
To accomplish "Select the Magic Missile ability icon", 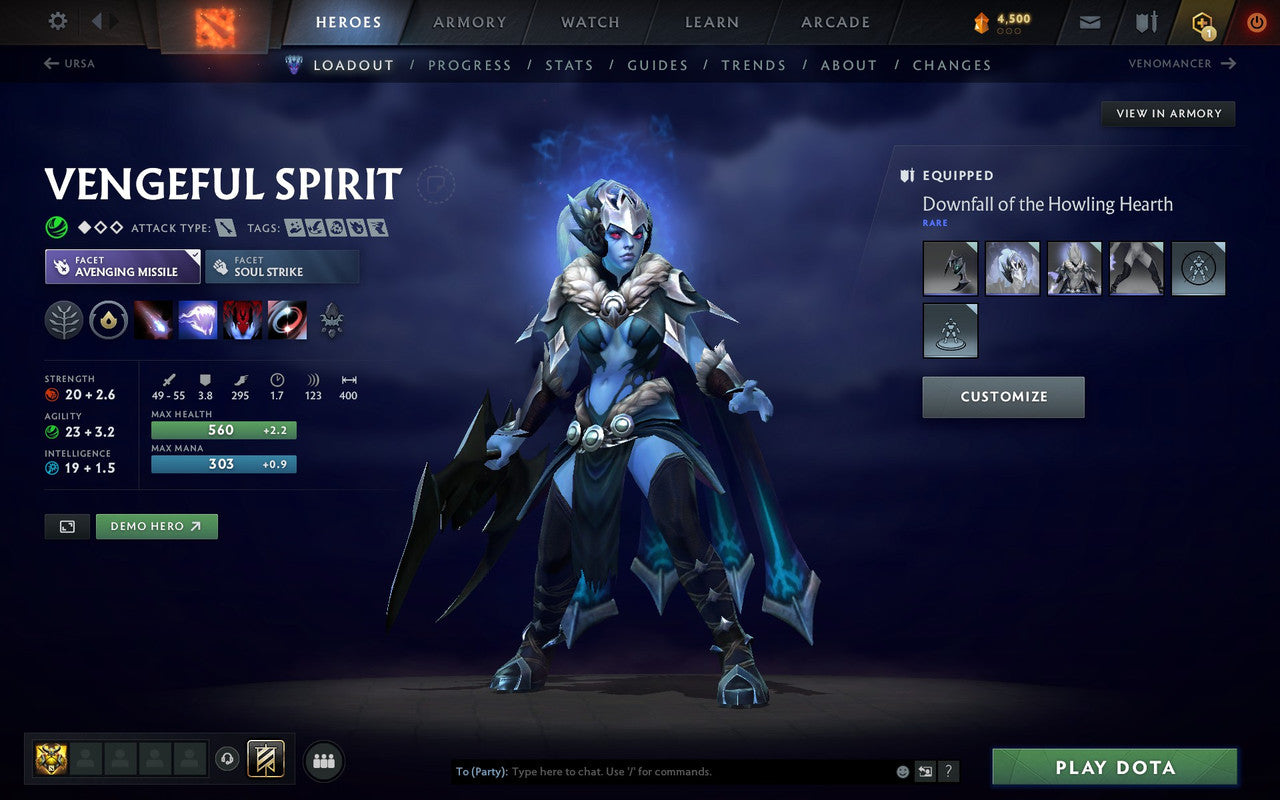I will pos(154,320).
